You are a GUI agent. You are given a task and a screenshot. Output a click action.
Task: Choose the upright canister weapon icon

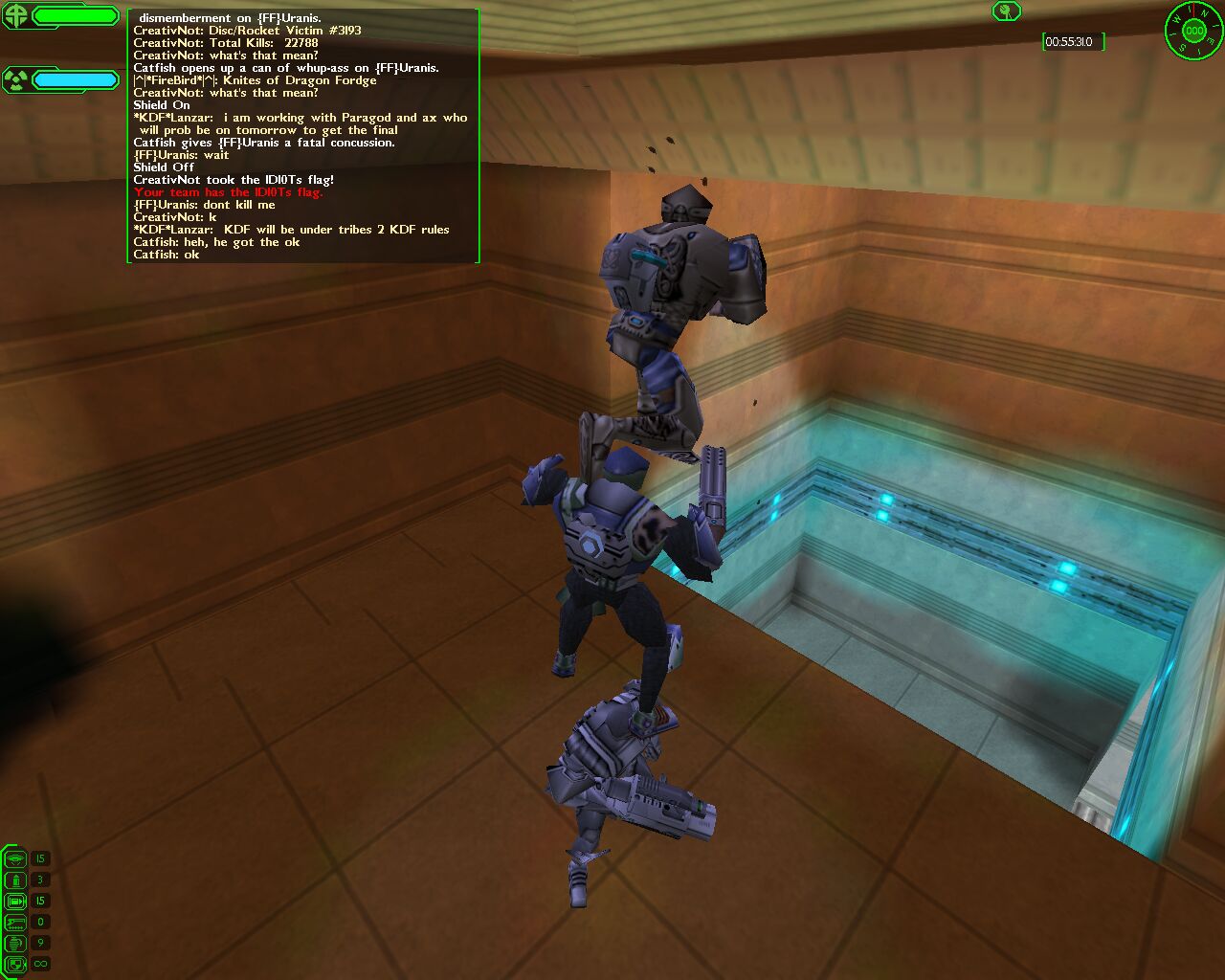point(15,880)
